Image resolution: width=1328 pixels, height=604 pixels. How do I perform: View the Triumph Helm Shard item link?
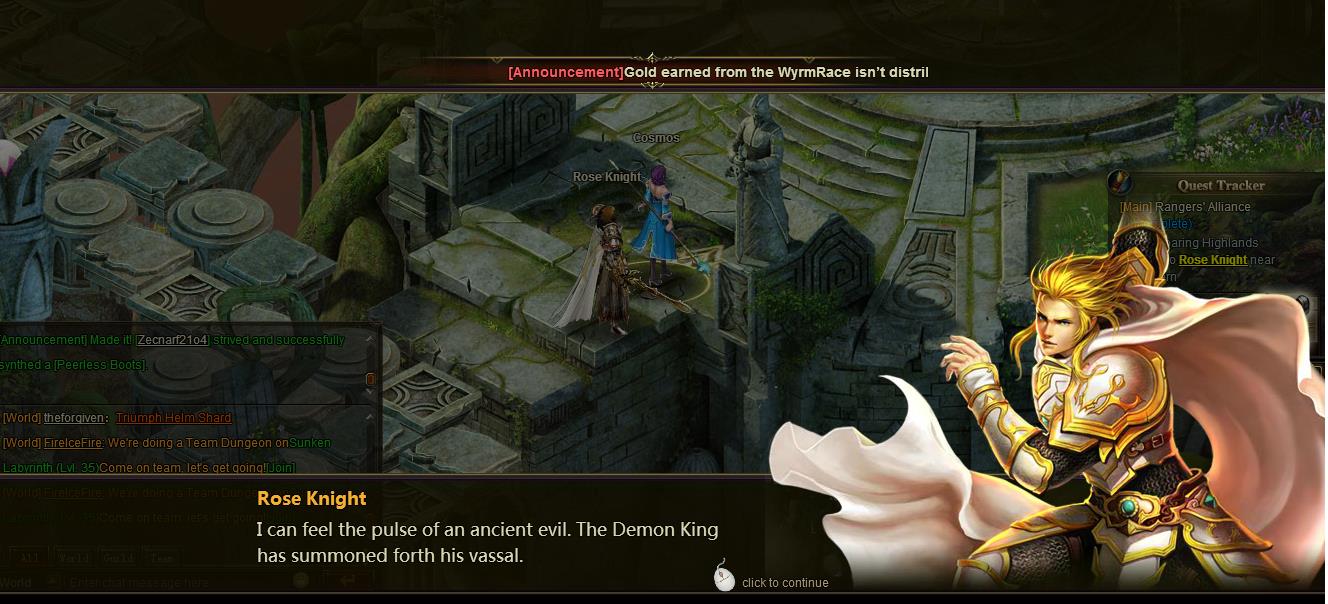(173, 418)
